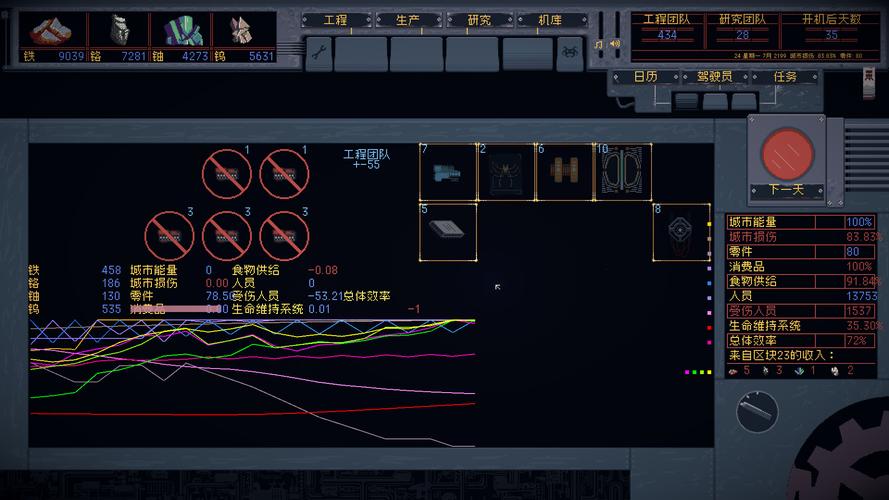889x500 pixels.
Task: Select the spider mech tile numbered 2
Action: click(x=505, y=172)
